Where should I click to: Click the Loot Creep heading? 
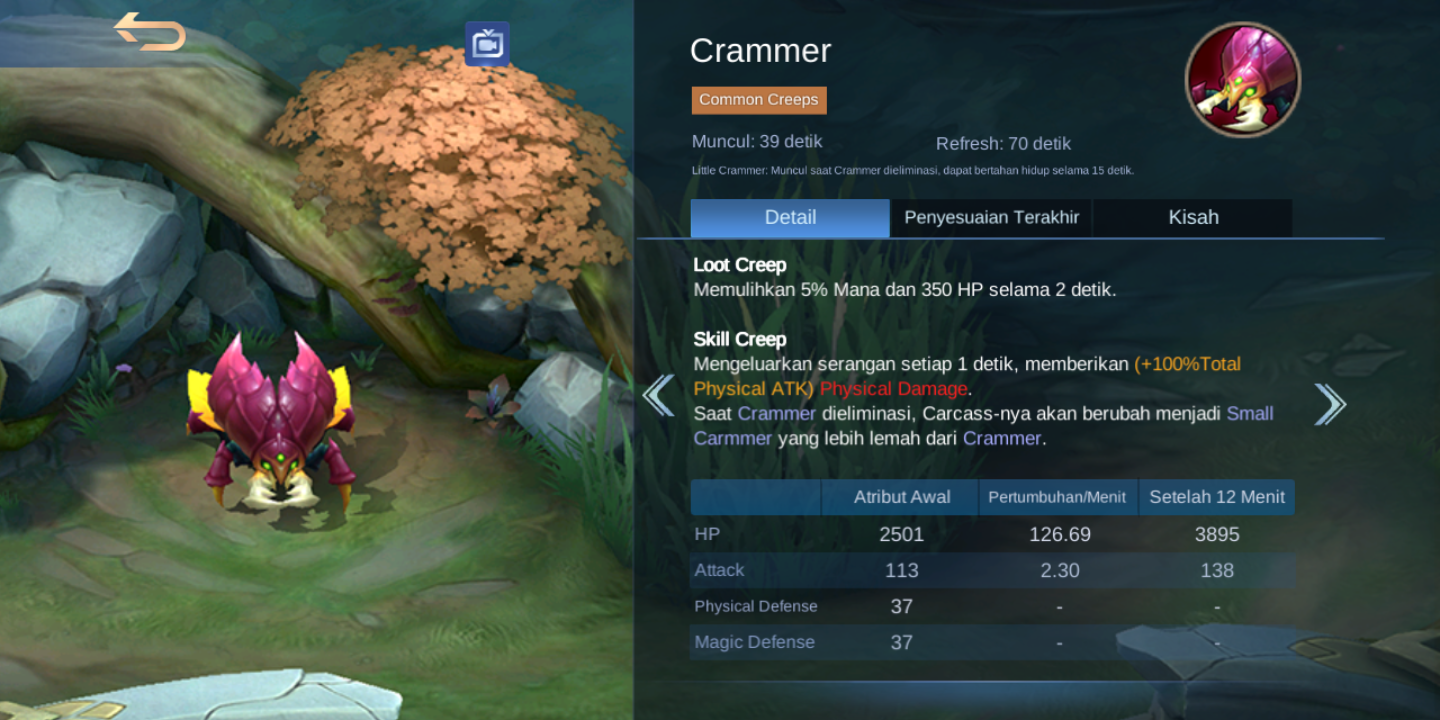coord(740,264)
